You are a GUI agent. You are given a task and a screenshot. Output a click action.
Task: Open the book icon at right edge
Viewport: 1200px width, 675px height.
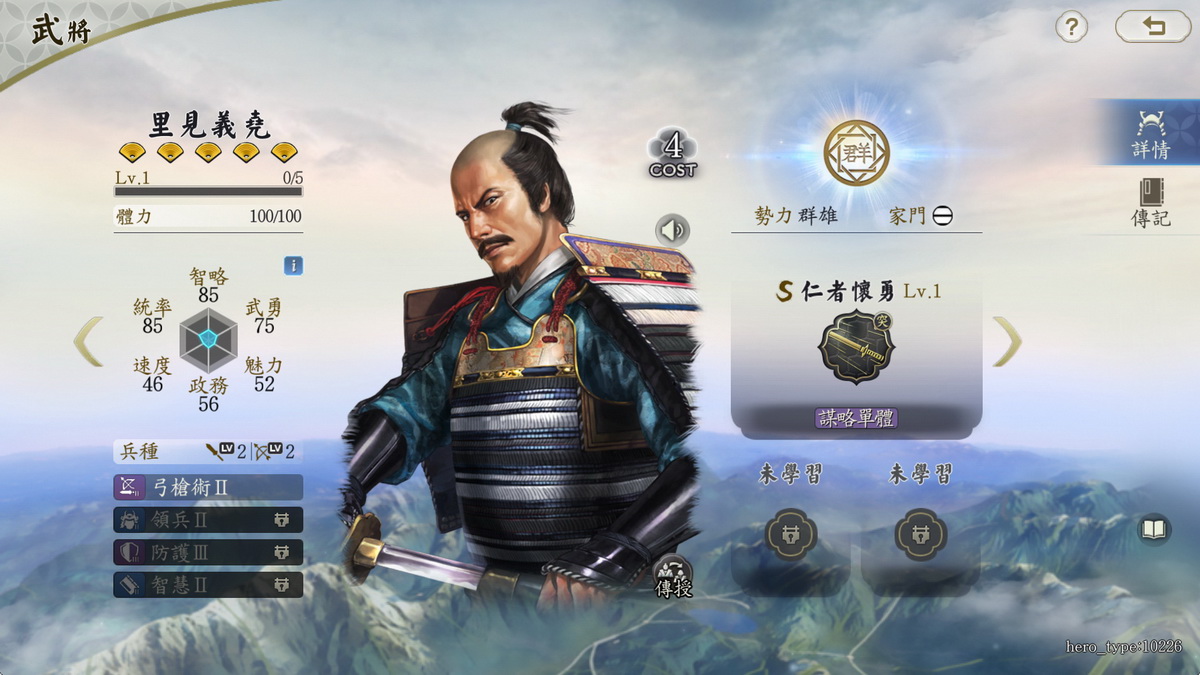(x=1155, y=530)
